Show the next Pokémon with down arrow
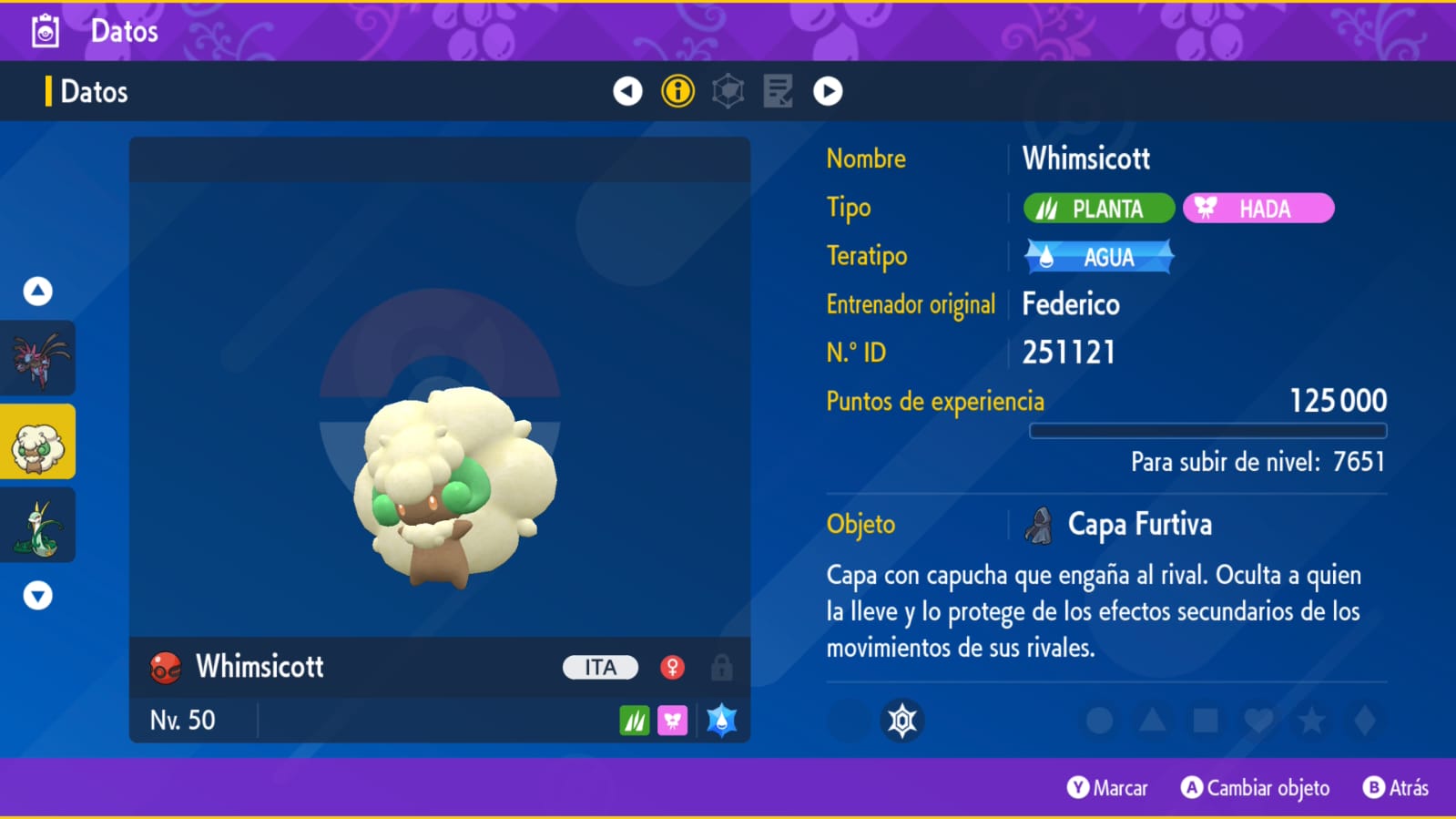Image resolution: width=1456 pixels, height=819 pixels. pos(37,596)
